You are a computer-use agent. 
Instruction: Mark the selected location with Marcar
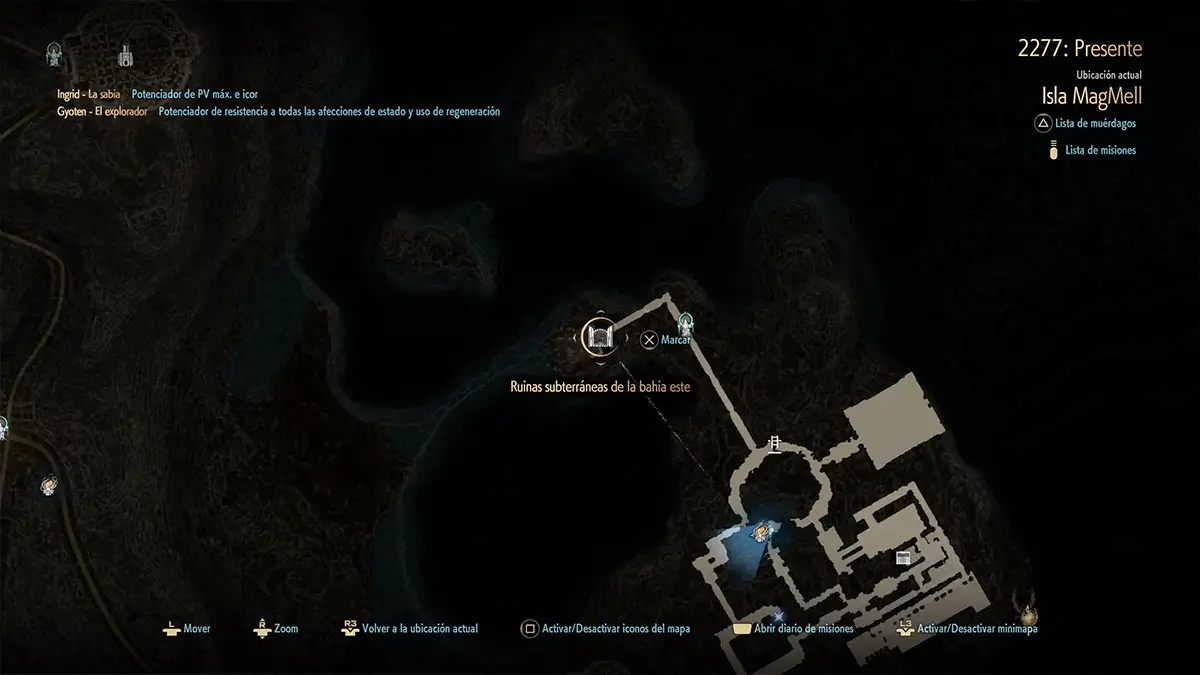pos(665,340)
